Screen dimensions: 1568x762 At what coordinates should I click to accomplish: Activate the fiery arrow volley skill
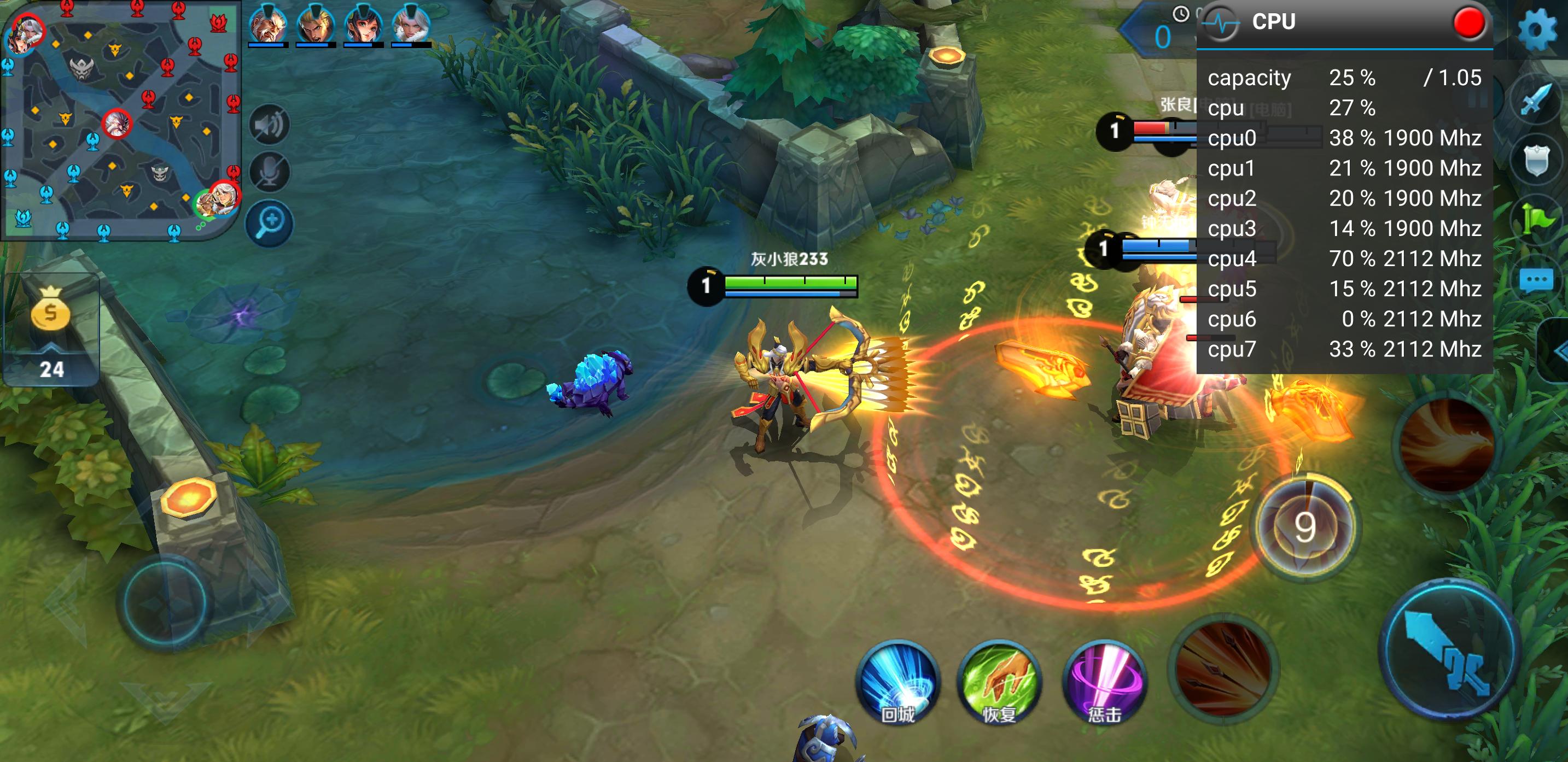(x=1225, y=669)
